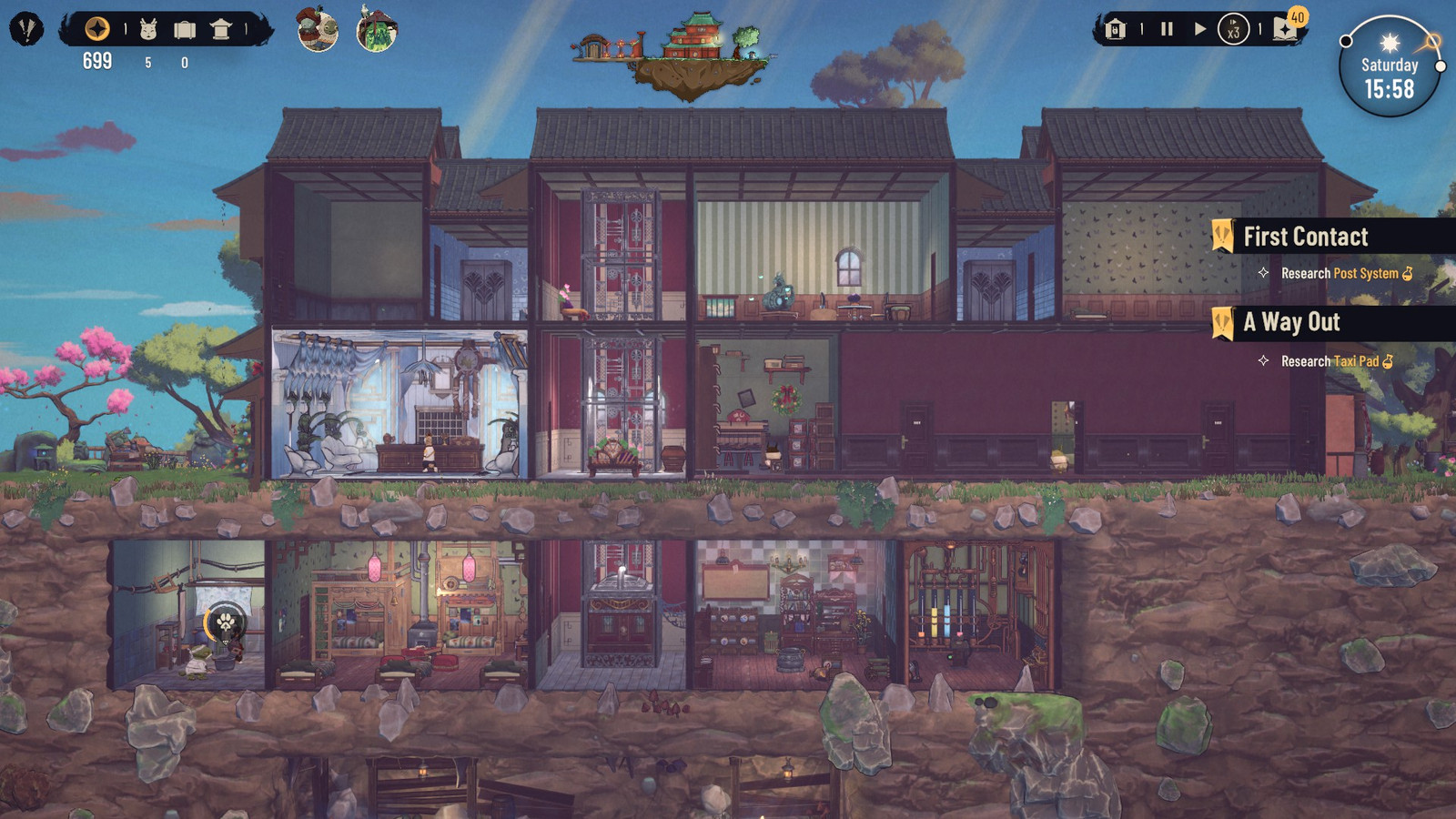
Task: Open the First Contact quest
Action: pos(1305,237)
